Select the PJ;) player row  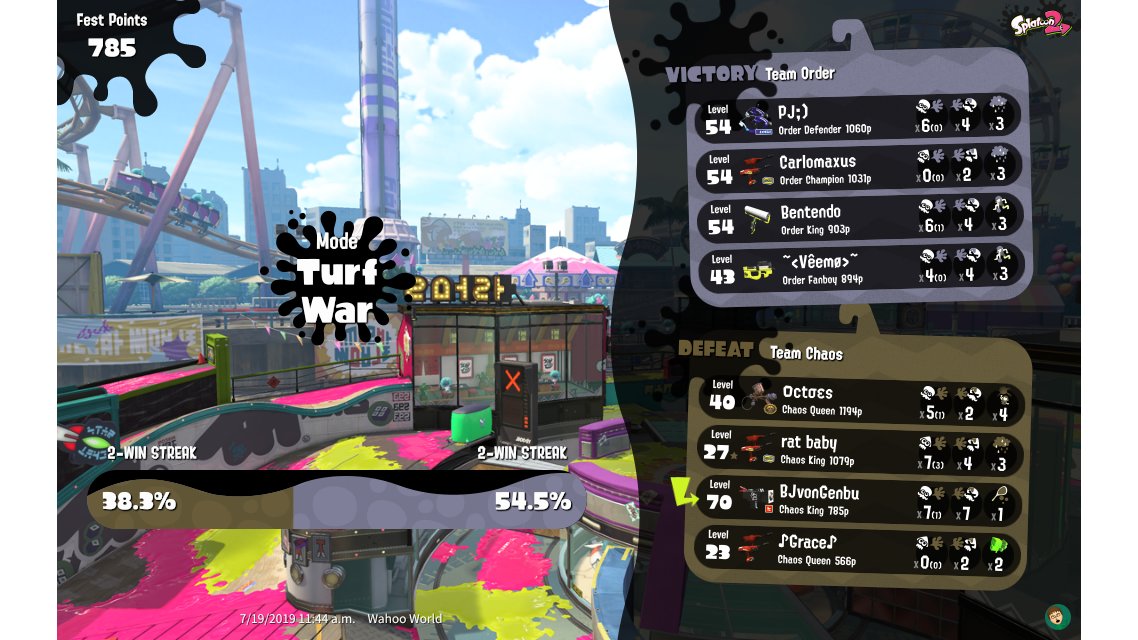(858, 118)
